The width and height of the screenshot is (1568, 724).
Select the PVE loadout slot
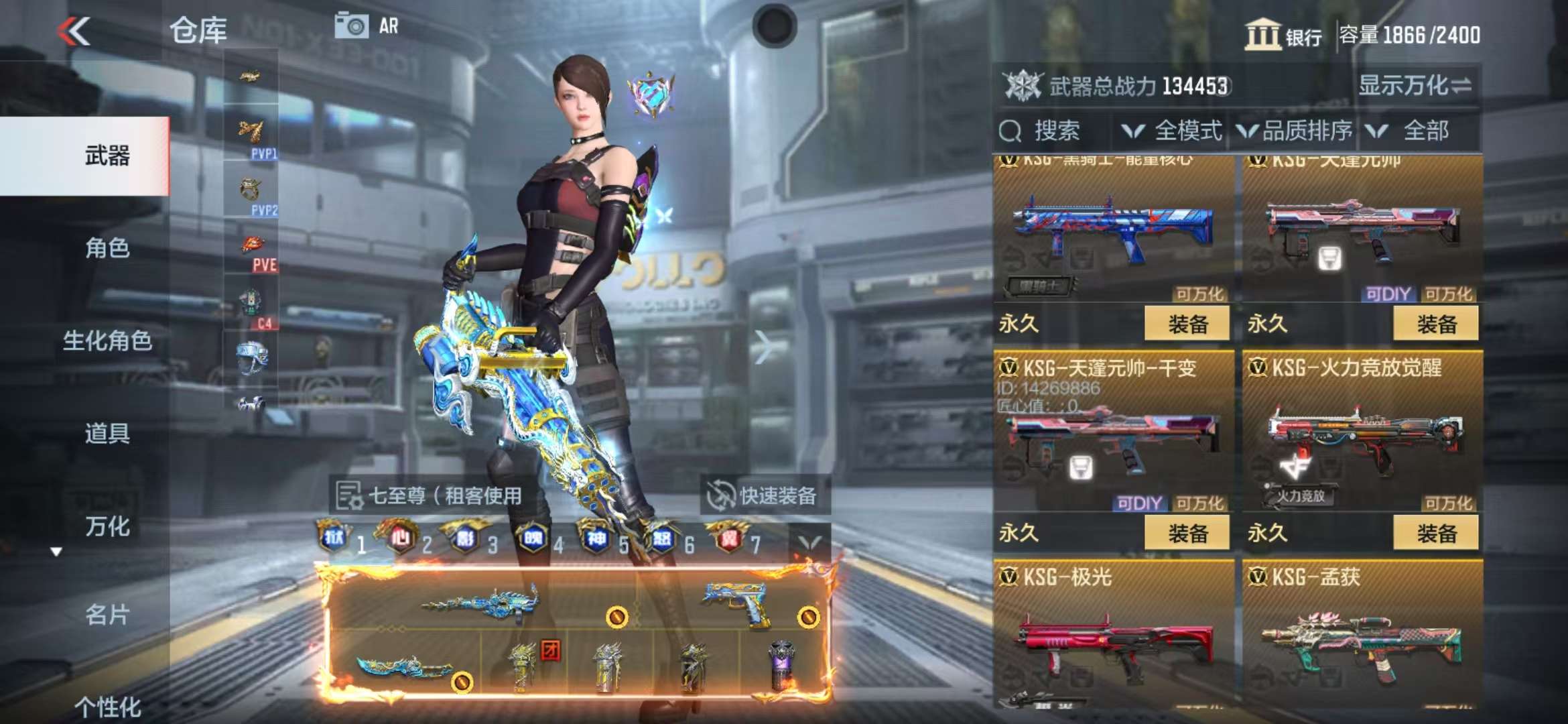point(252,251)
